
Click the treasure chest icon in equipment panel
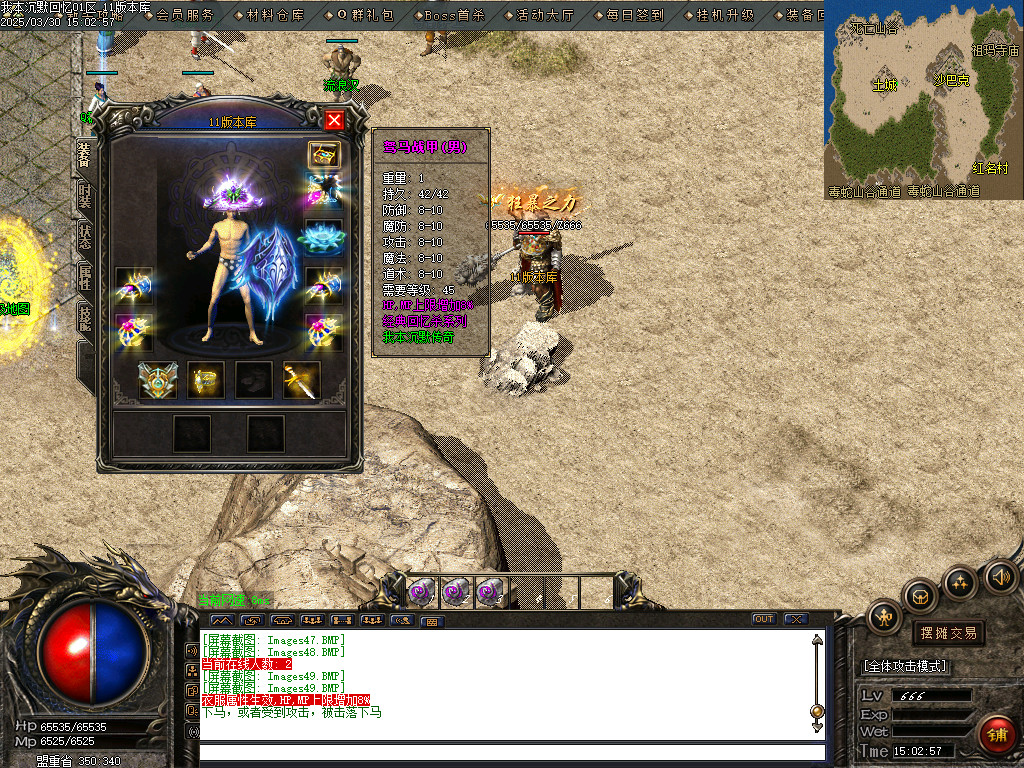323,154
